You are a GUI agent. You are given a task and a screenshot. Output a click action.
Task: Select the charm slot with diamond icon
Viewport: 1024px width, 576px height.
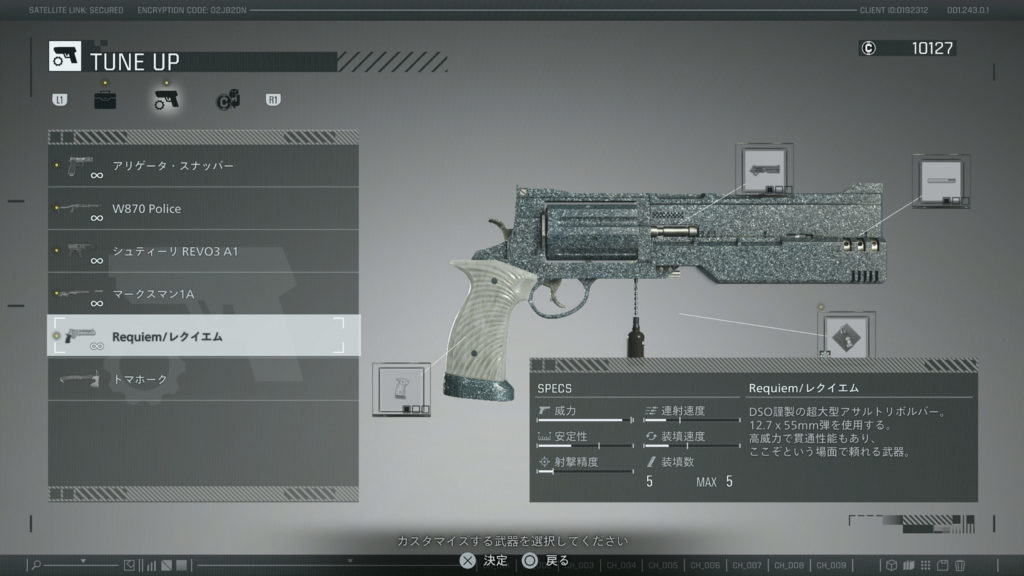(847, 337)
